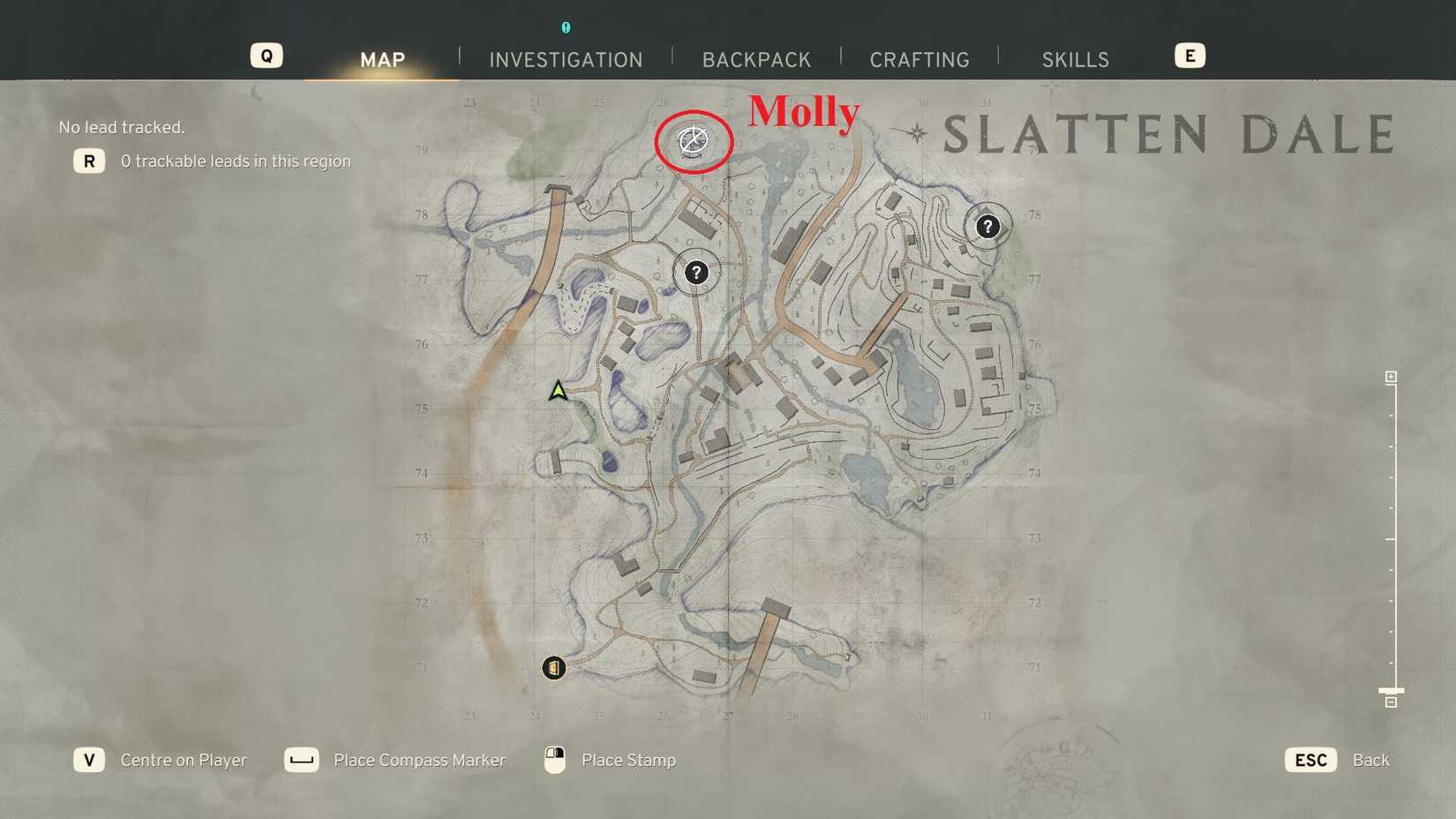
Task: Open the BACKPACK tab
Action: (x=756, y=59)
